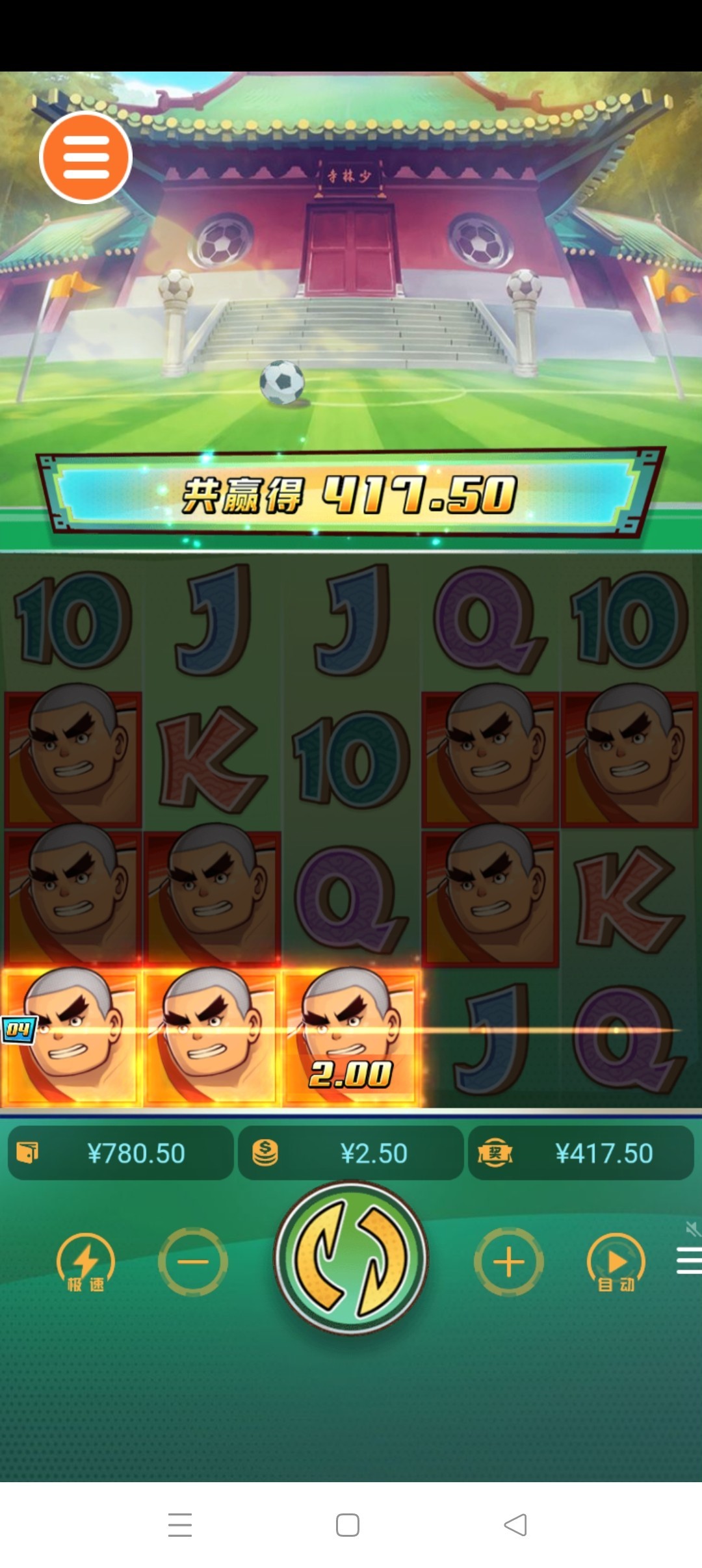Open Android recent apps button
This screenshot has width=702, height=1568.
(180, 1524)
